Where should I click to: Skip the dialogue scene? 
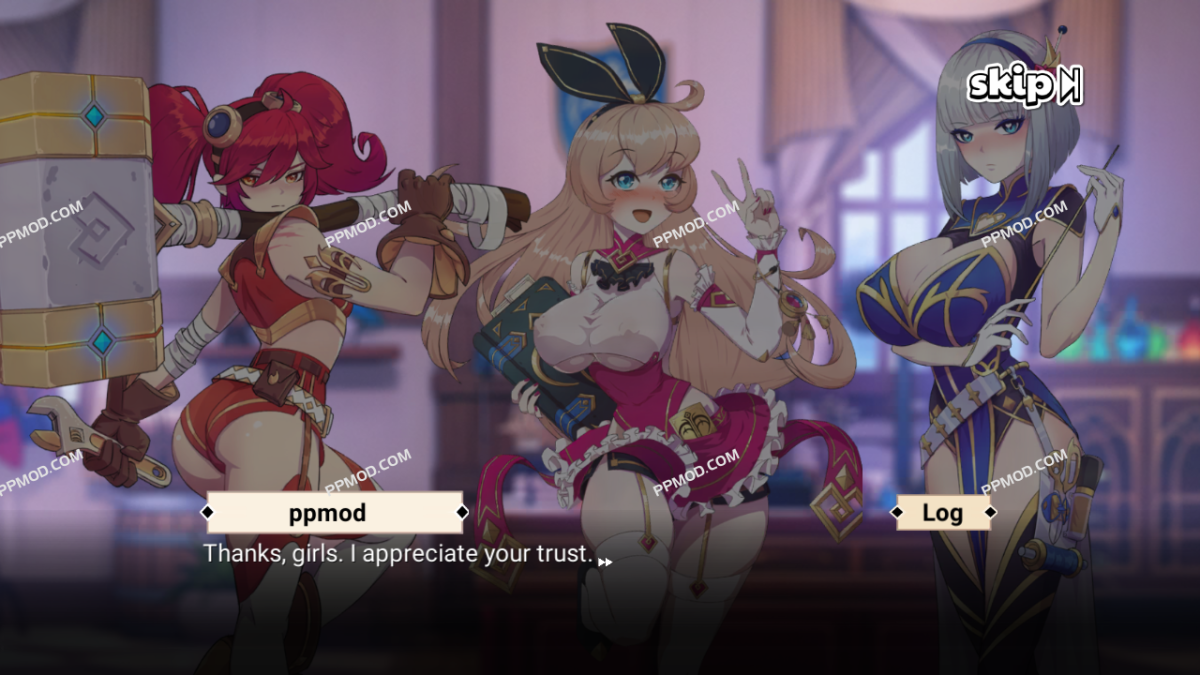(1024, 86)
